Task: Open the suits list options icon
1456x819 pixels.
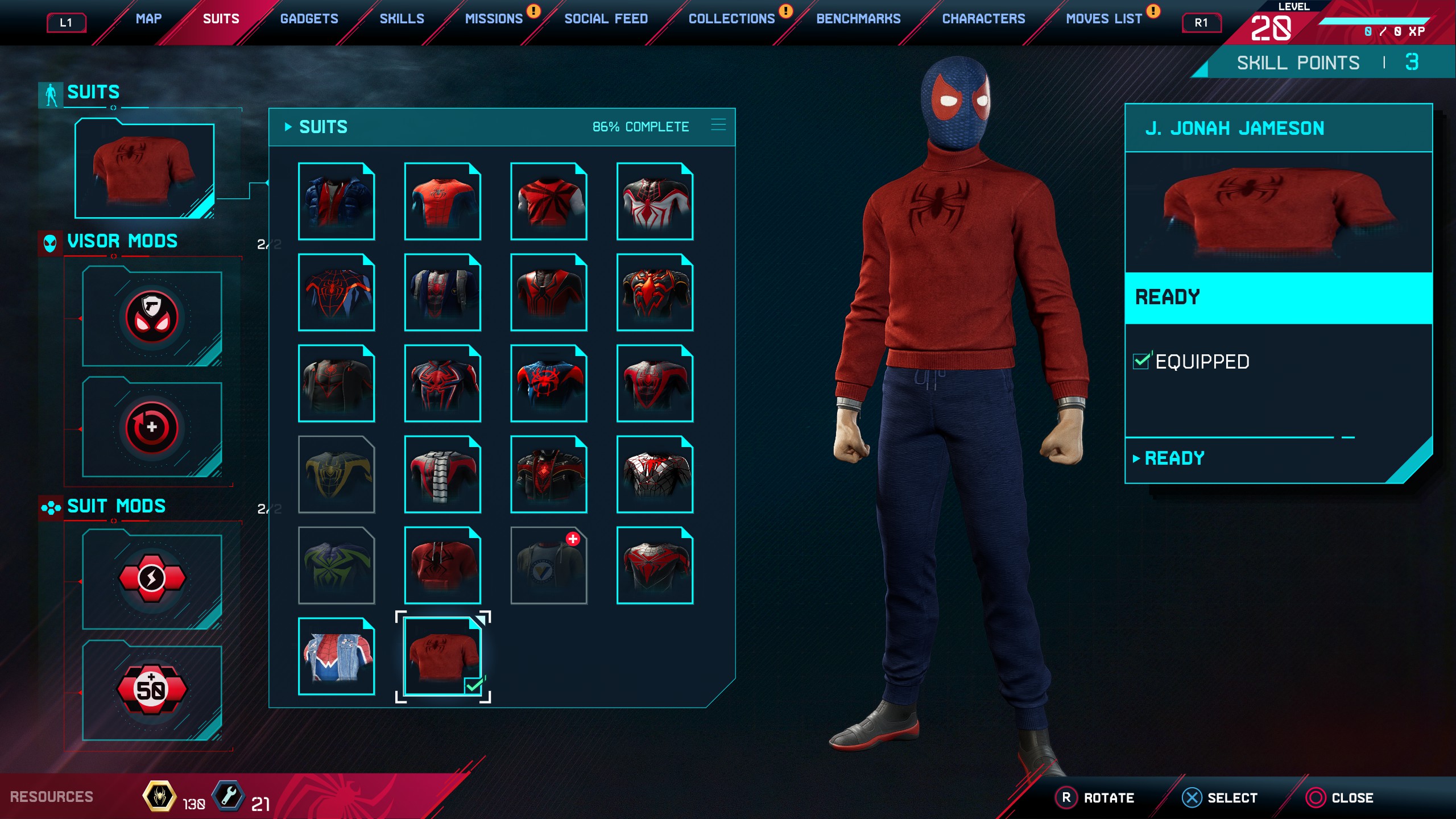Action: tap(718, 125)
